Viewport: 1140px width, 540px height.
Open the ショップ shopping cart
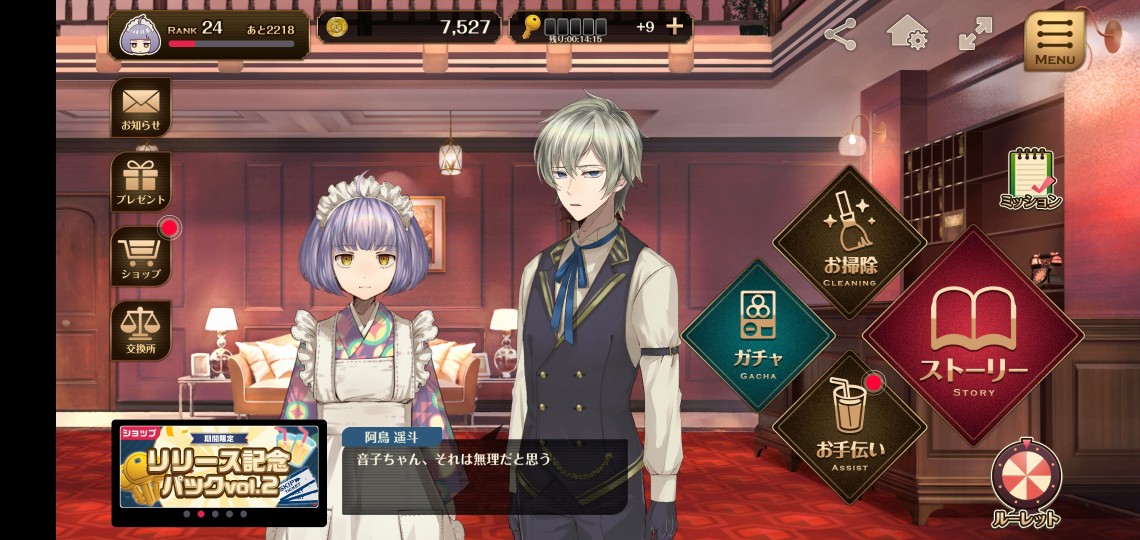[140, 255]
